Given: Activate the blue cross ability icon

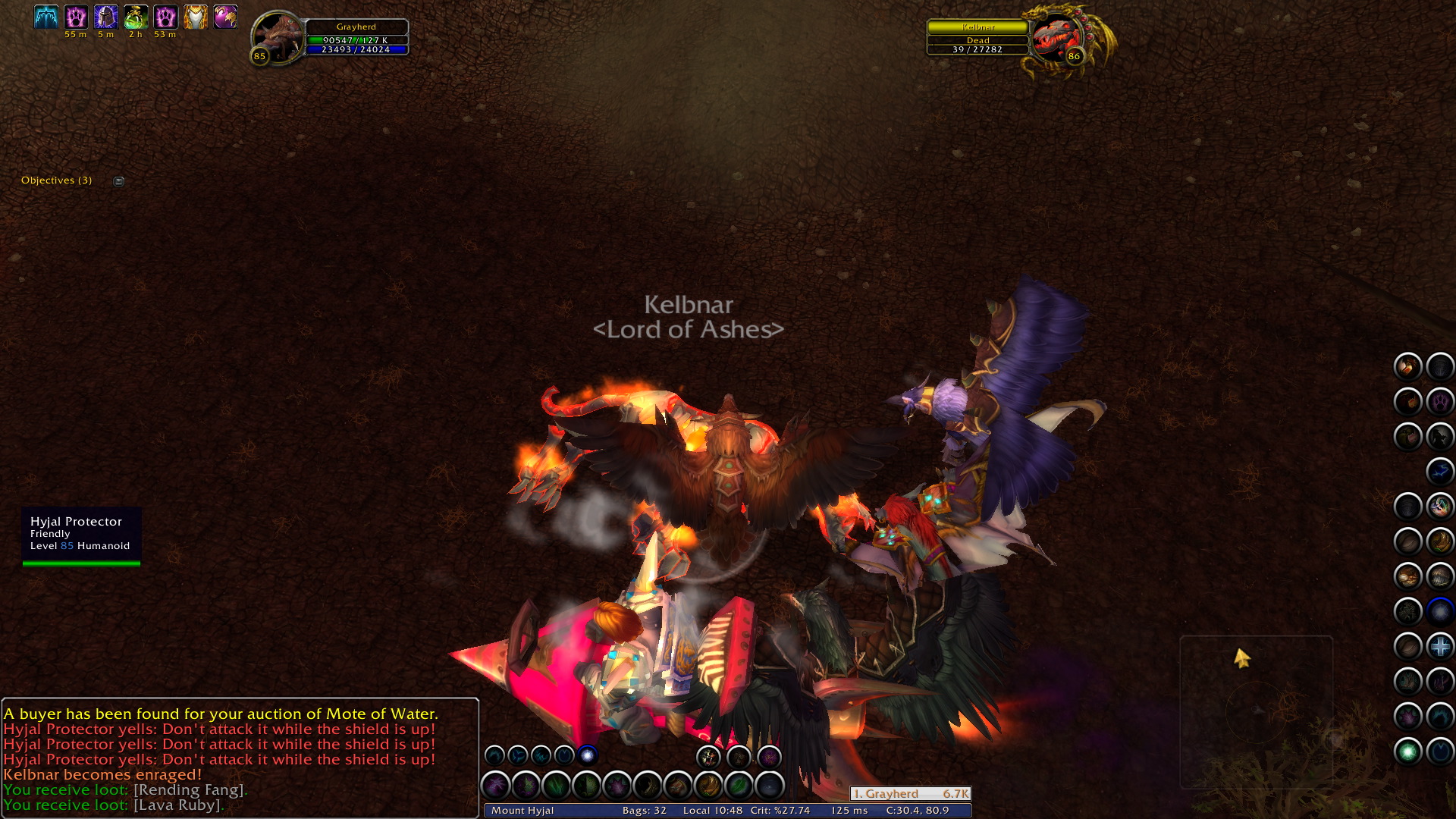Looking at the screenshot, I should [x=1439, y=647].
